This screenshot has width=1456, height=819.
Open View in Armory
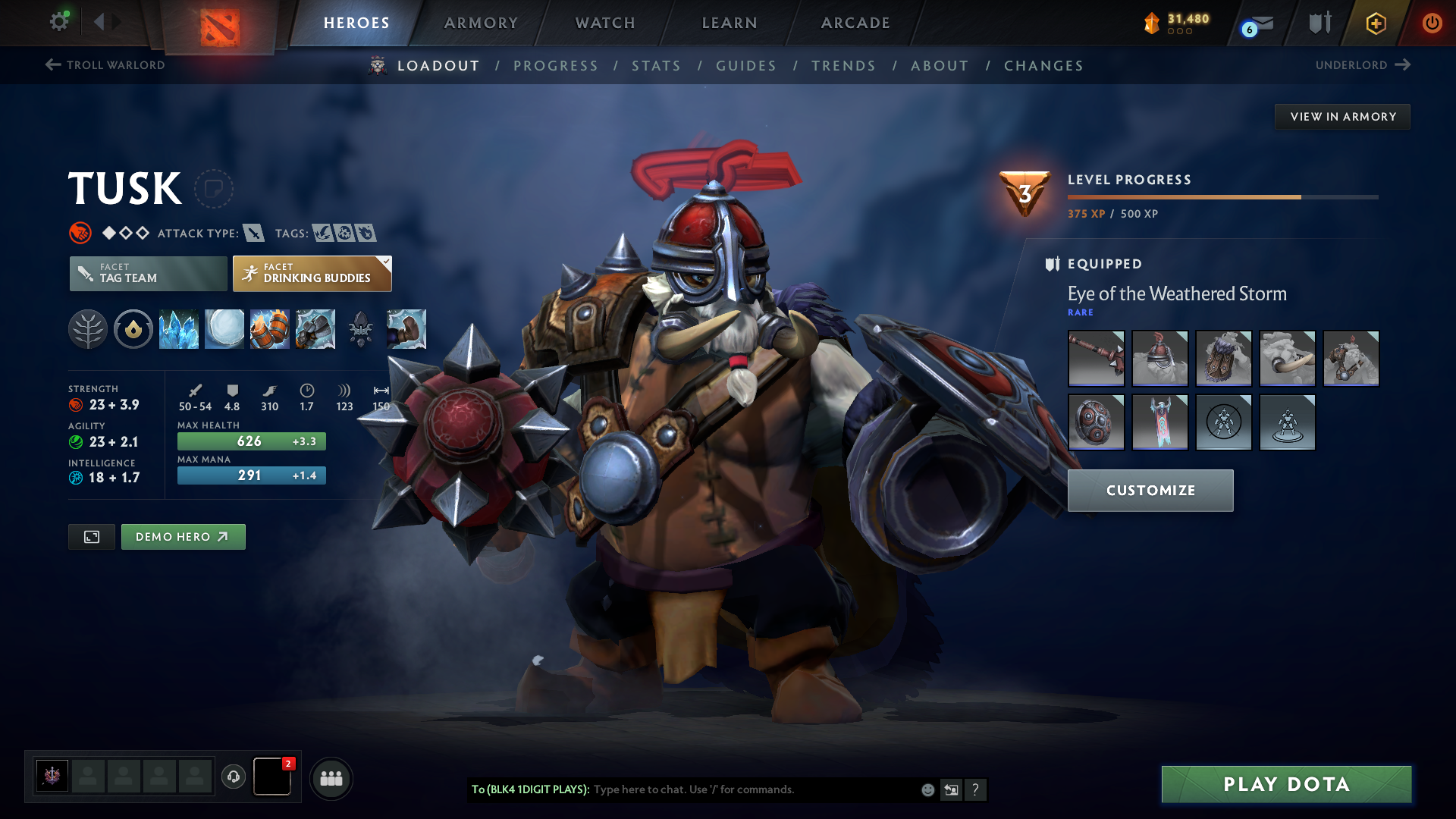(x=1342, y=117)
